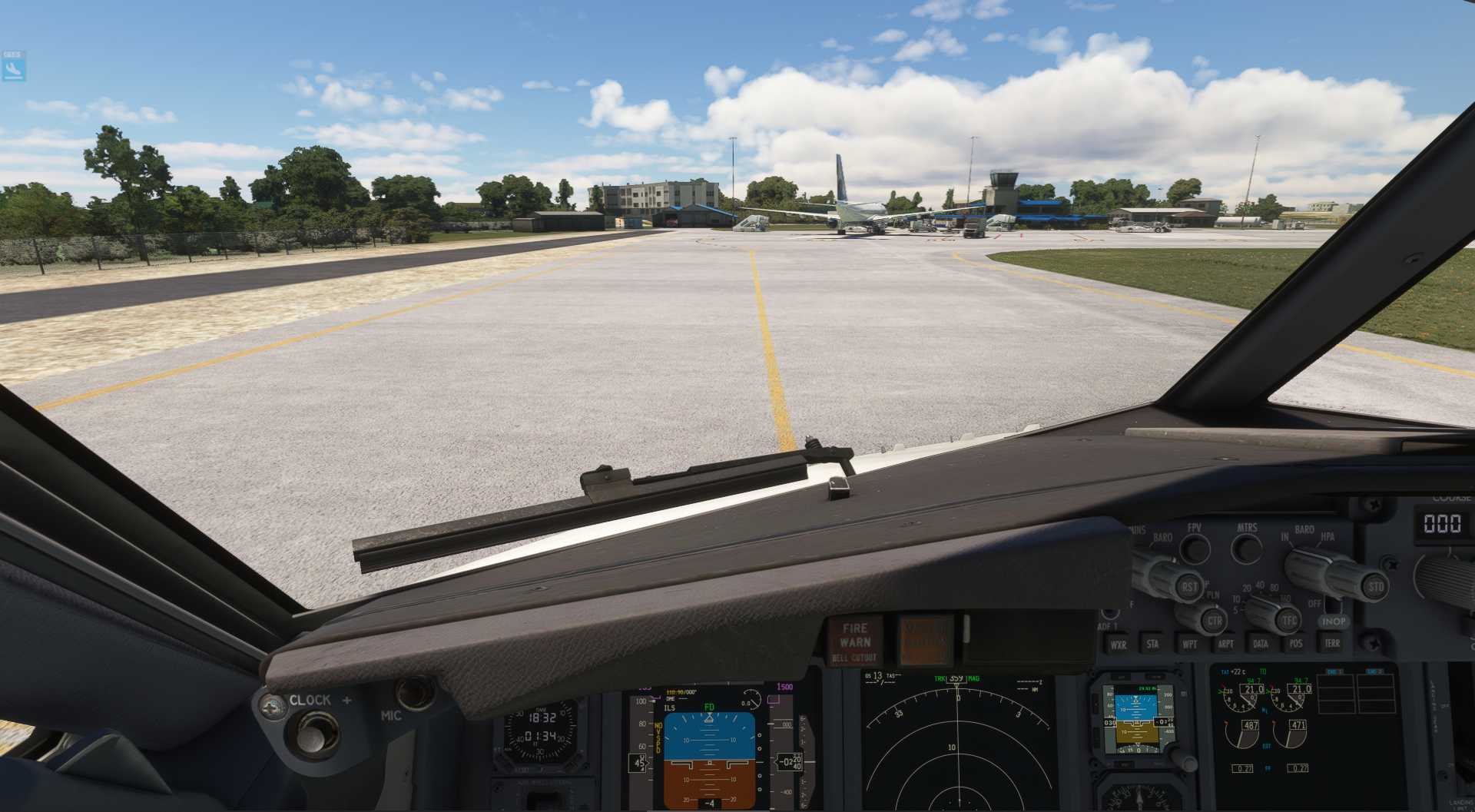Toggle the TERR terrain button

point(1332,642)
